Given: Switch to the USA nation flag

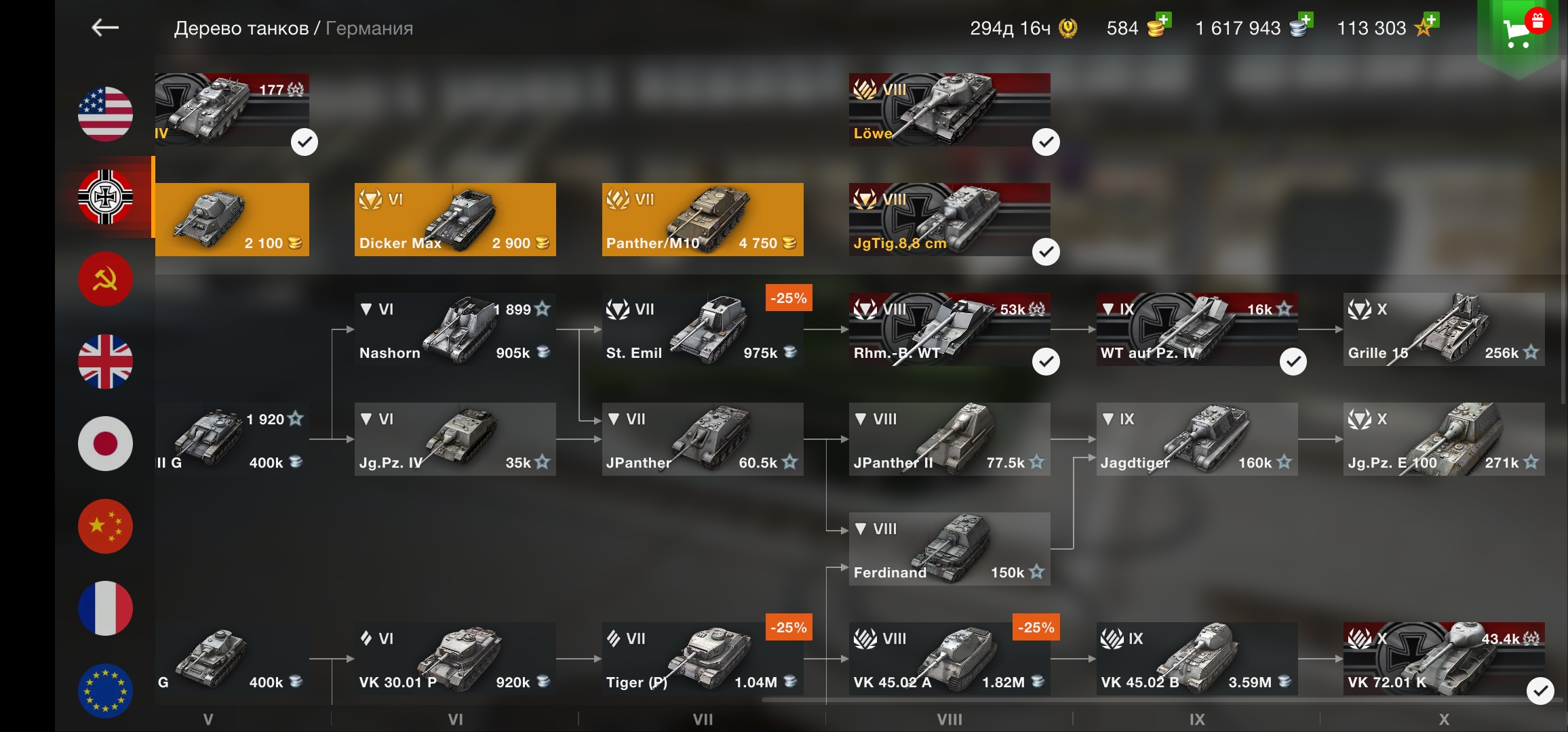Looking at the screenshot, I should pos(105,114).
